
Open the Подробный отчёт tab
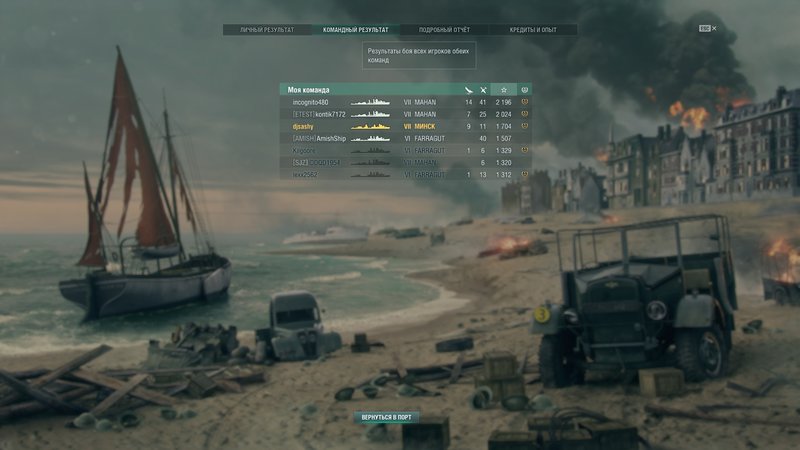(444, 30)
